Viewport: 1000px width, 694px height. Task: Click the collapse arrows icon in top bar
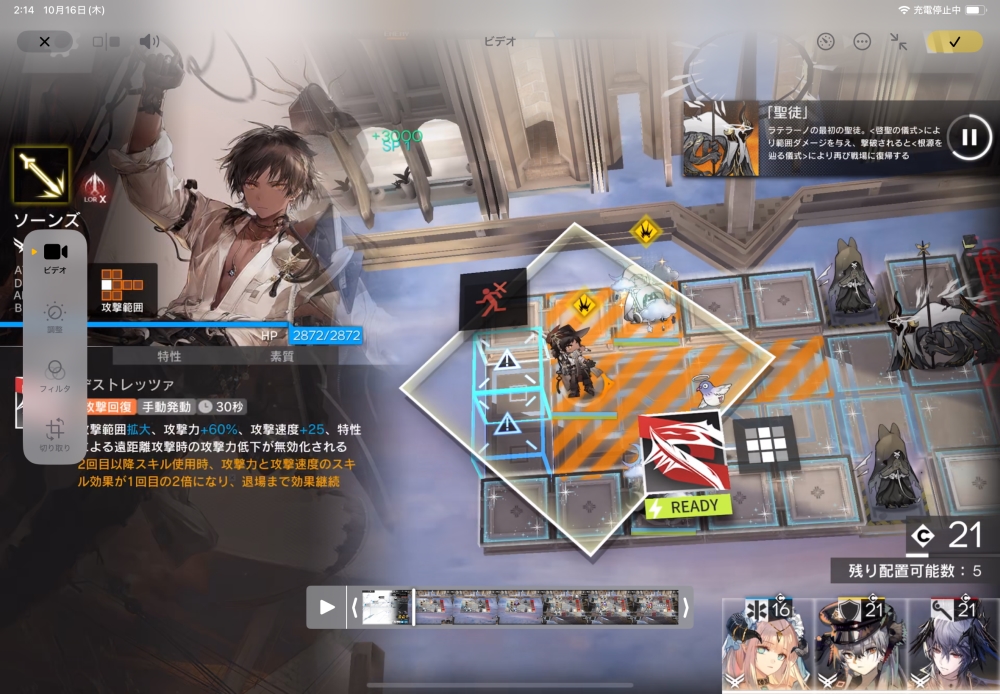point(898,41)
